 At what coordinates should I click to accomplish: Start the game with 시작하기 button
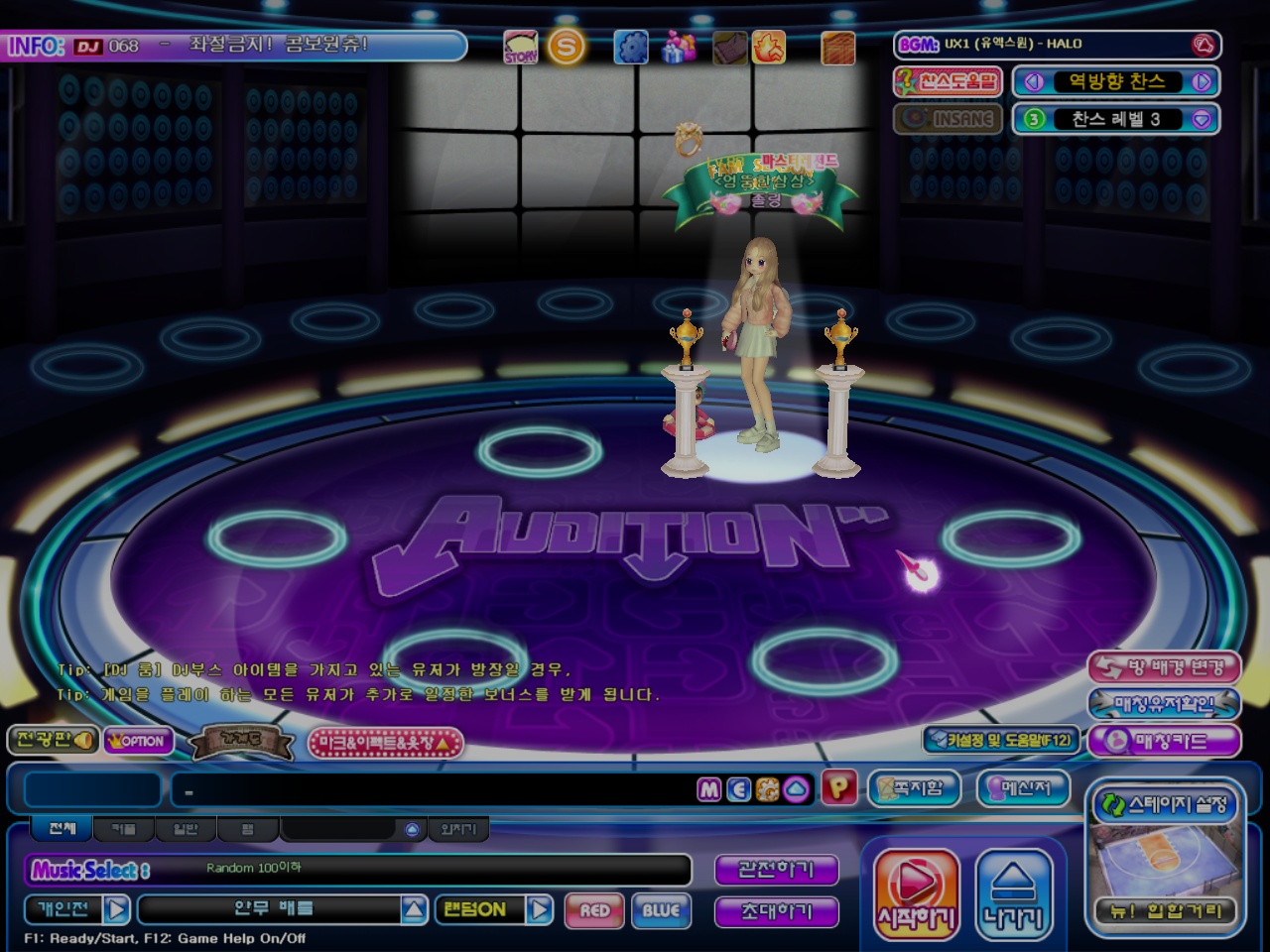click(x=916, y=894)
